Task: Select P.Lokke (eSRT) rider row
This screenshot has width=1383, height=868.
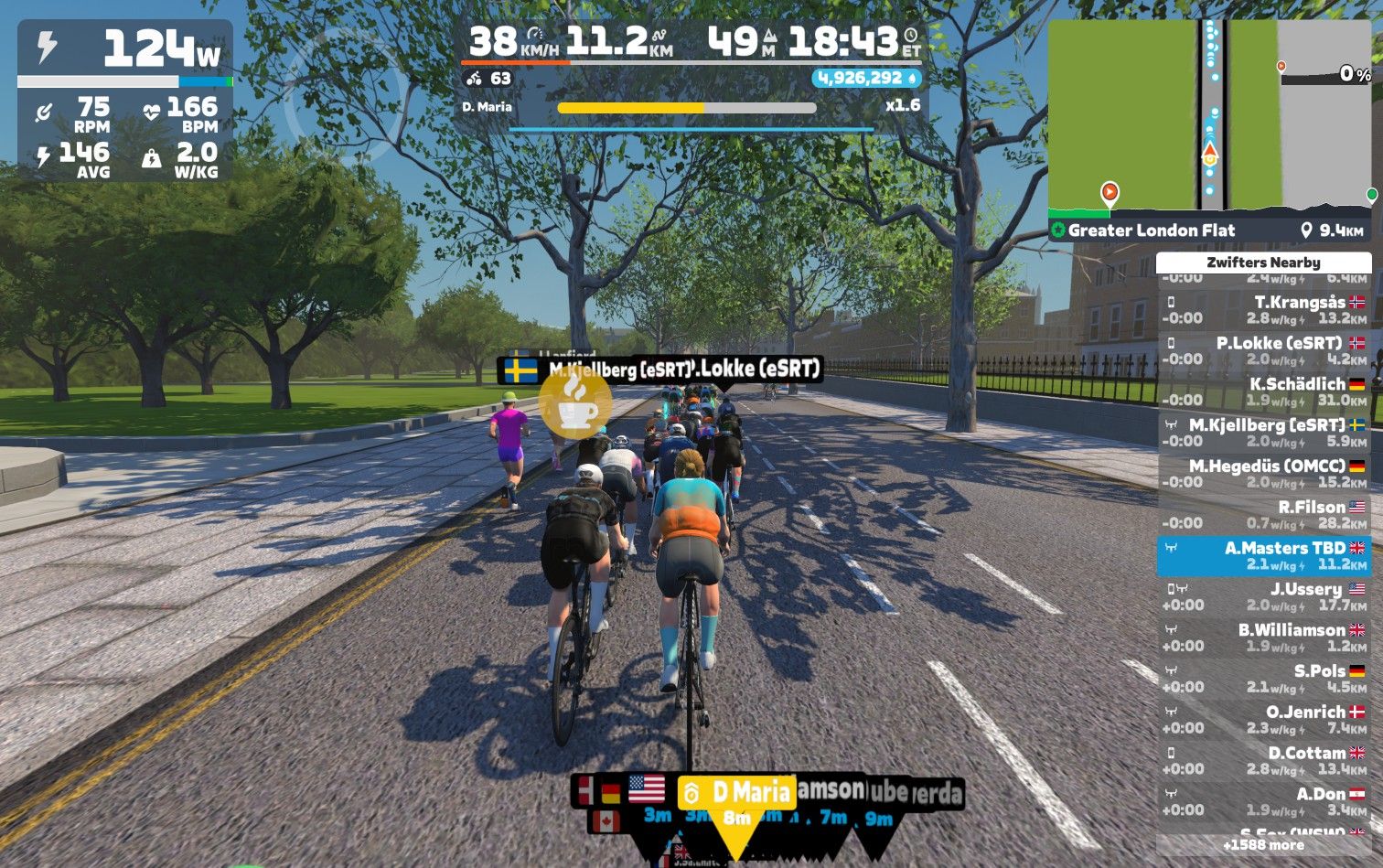Action: click(1264, 351)
